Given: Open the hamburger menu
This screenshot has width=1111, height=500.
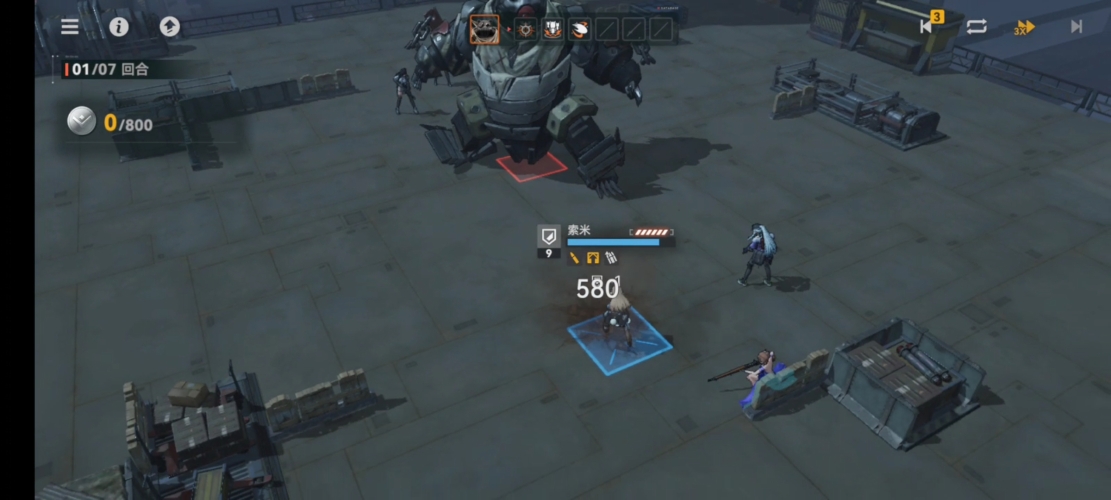Looking at the screenshot, I should tap(70, 27).
